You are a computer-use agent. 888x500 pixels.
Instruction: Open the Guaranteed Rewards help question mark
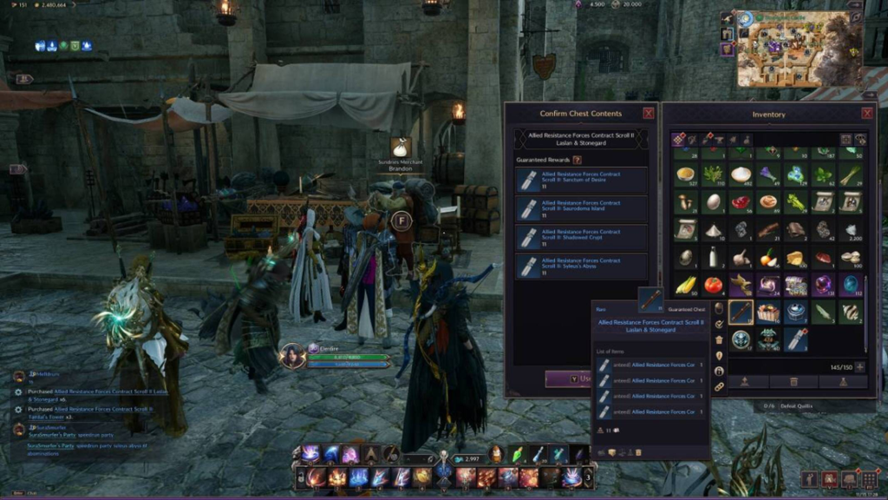pos(577,160)
